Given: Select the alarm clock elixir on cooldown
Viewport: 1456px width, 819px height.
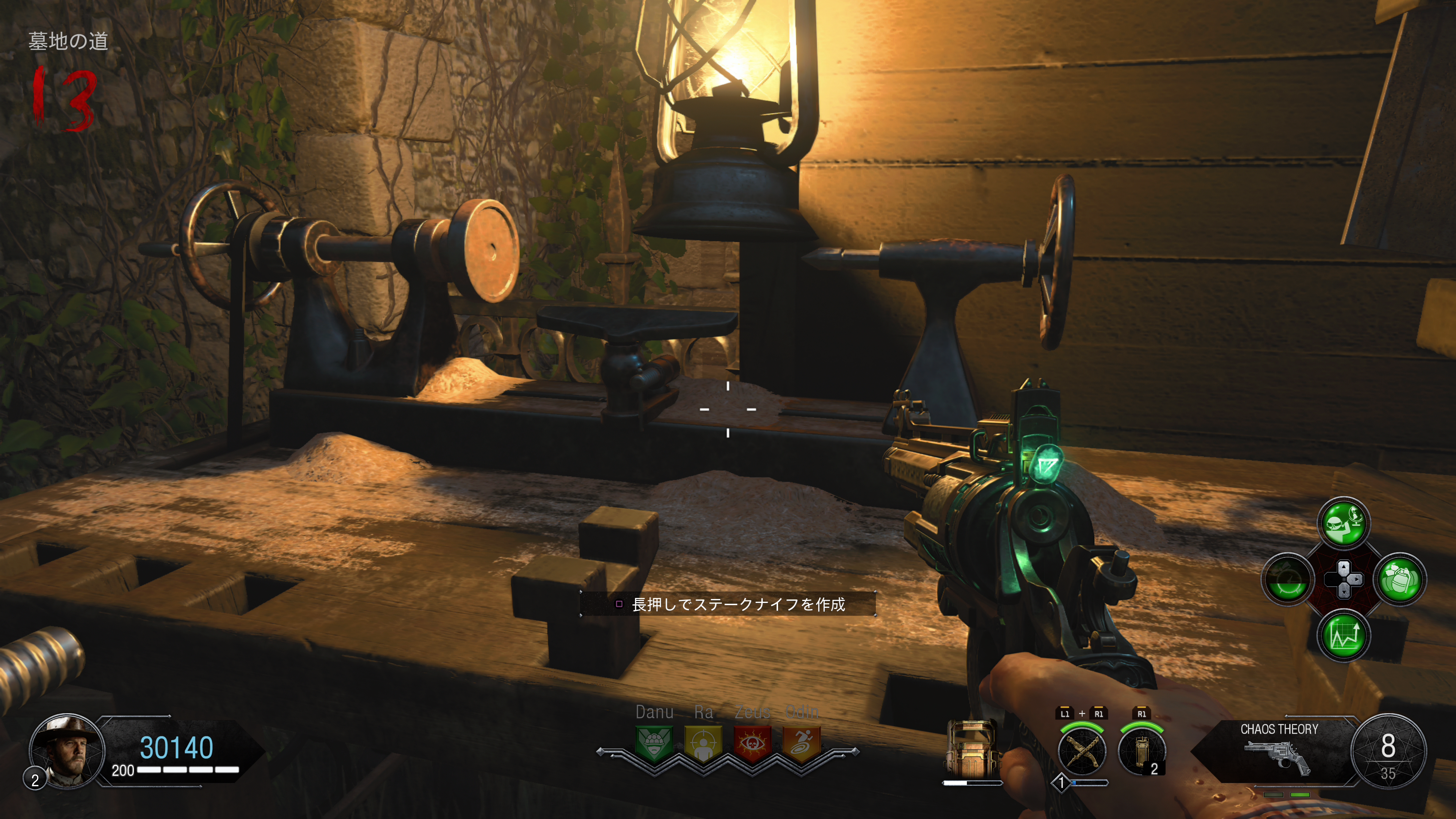Looking at the screenshot, I should coord(1288,579).
